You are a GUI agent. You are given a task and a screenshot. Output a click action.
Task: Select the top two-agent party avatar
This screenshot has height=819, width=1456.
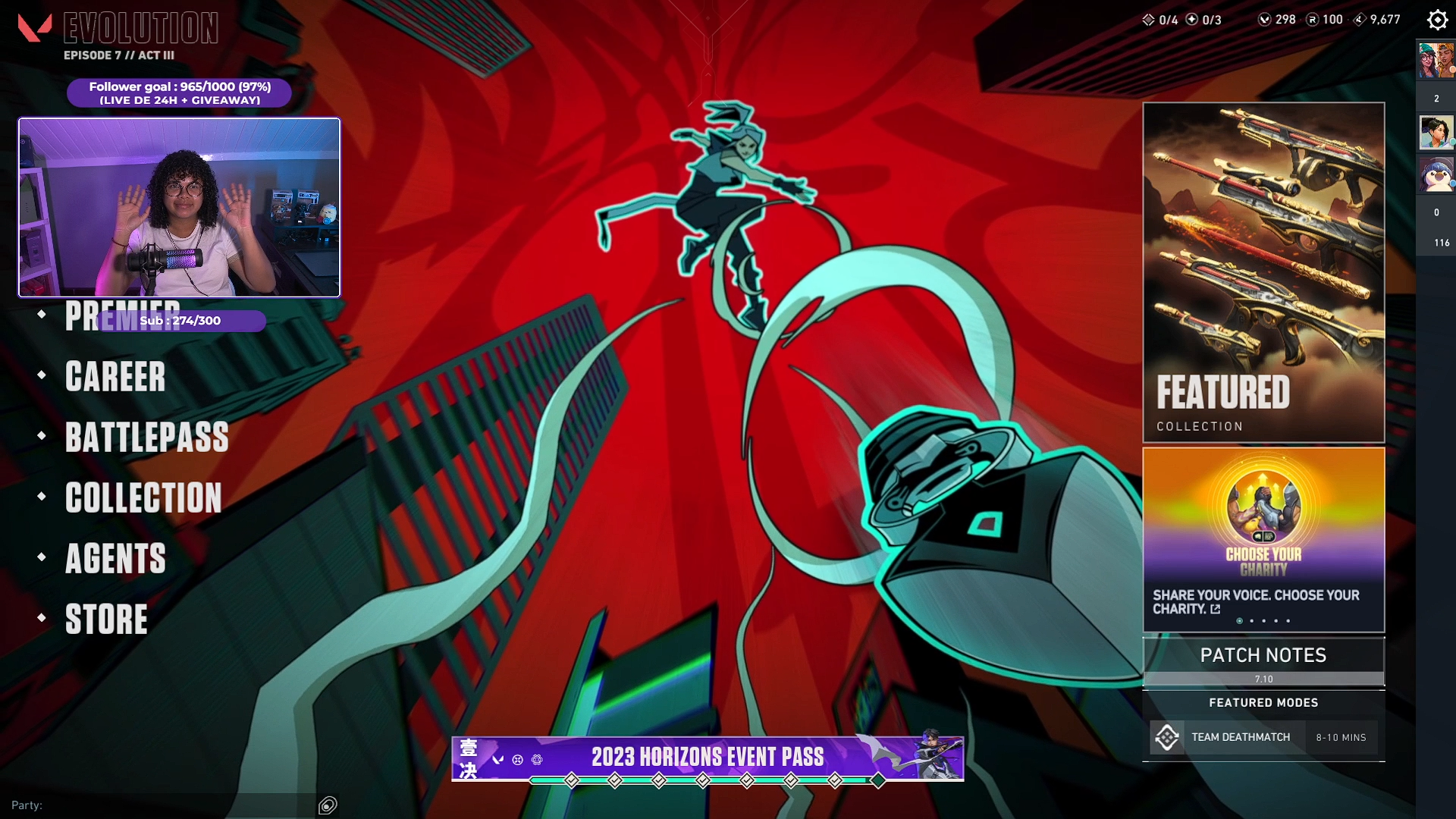[x=1436, y=61]
